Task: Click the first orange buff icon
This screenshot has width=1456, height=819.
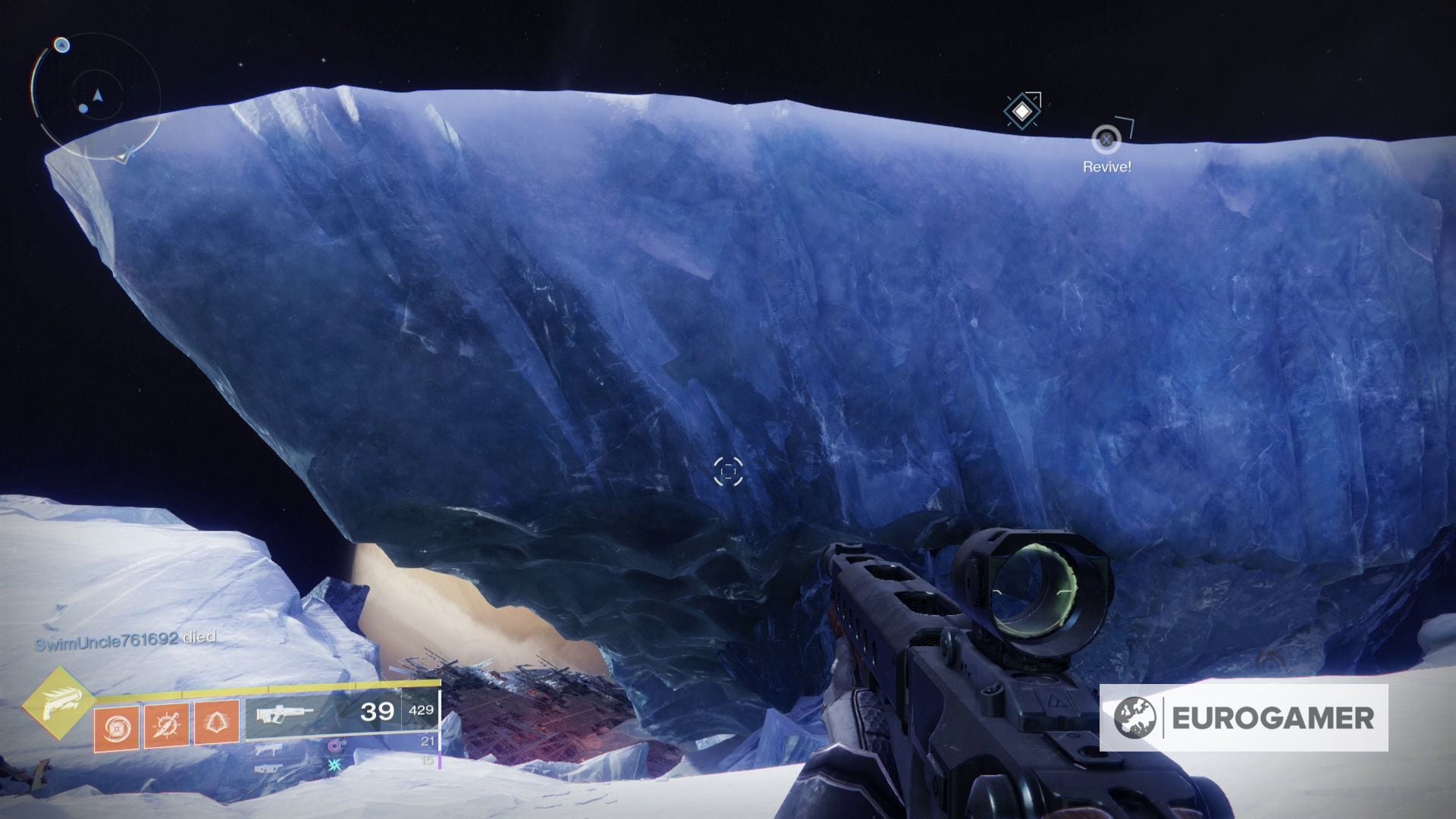Action: (118, 726)
